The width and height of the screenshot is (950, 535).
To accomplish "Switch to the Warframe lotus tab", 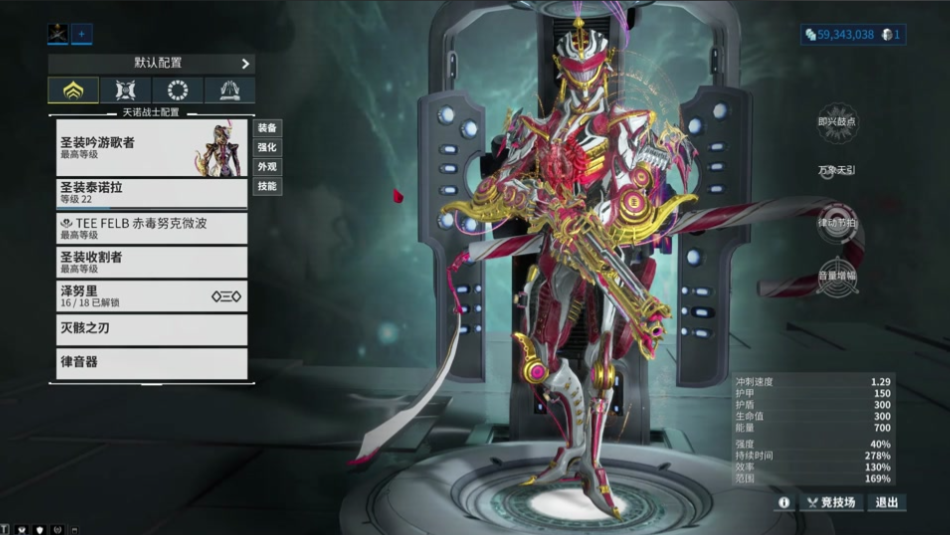I will [x=73, y=90].
